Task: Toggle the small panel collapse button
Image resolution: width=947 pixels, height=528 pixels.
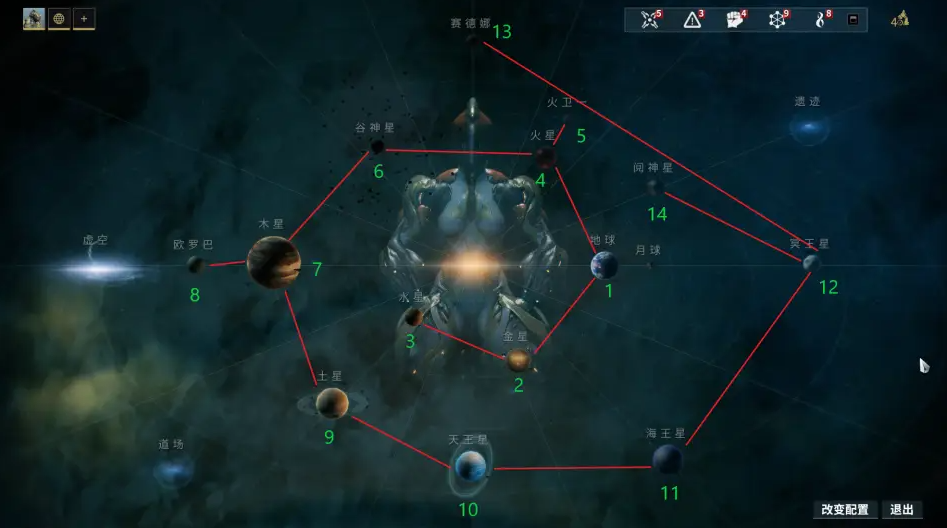Action: click(853, 20)
